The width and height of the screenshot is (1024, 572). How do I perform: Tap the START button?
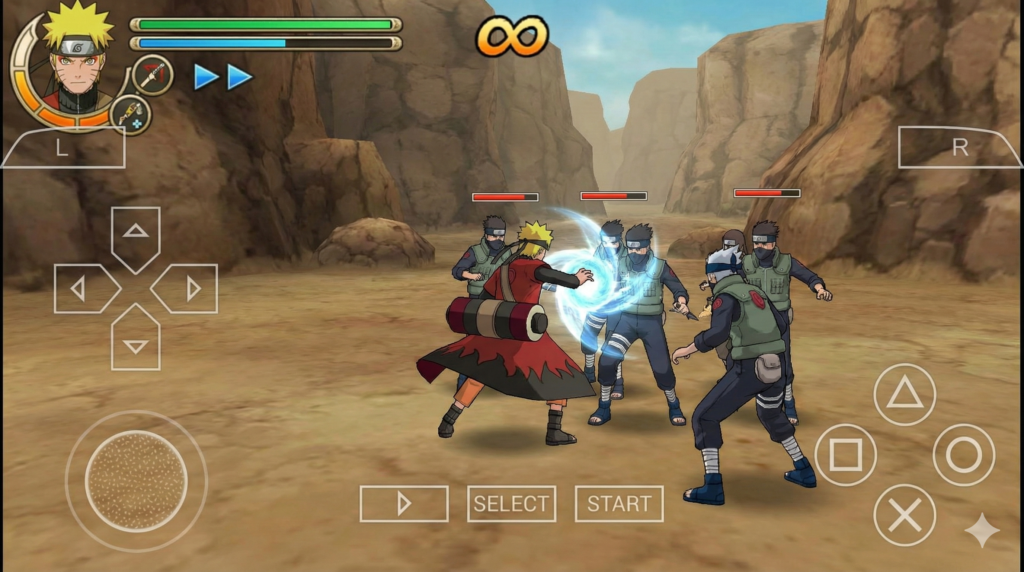pyautogui.click(x=619, y=504)
